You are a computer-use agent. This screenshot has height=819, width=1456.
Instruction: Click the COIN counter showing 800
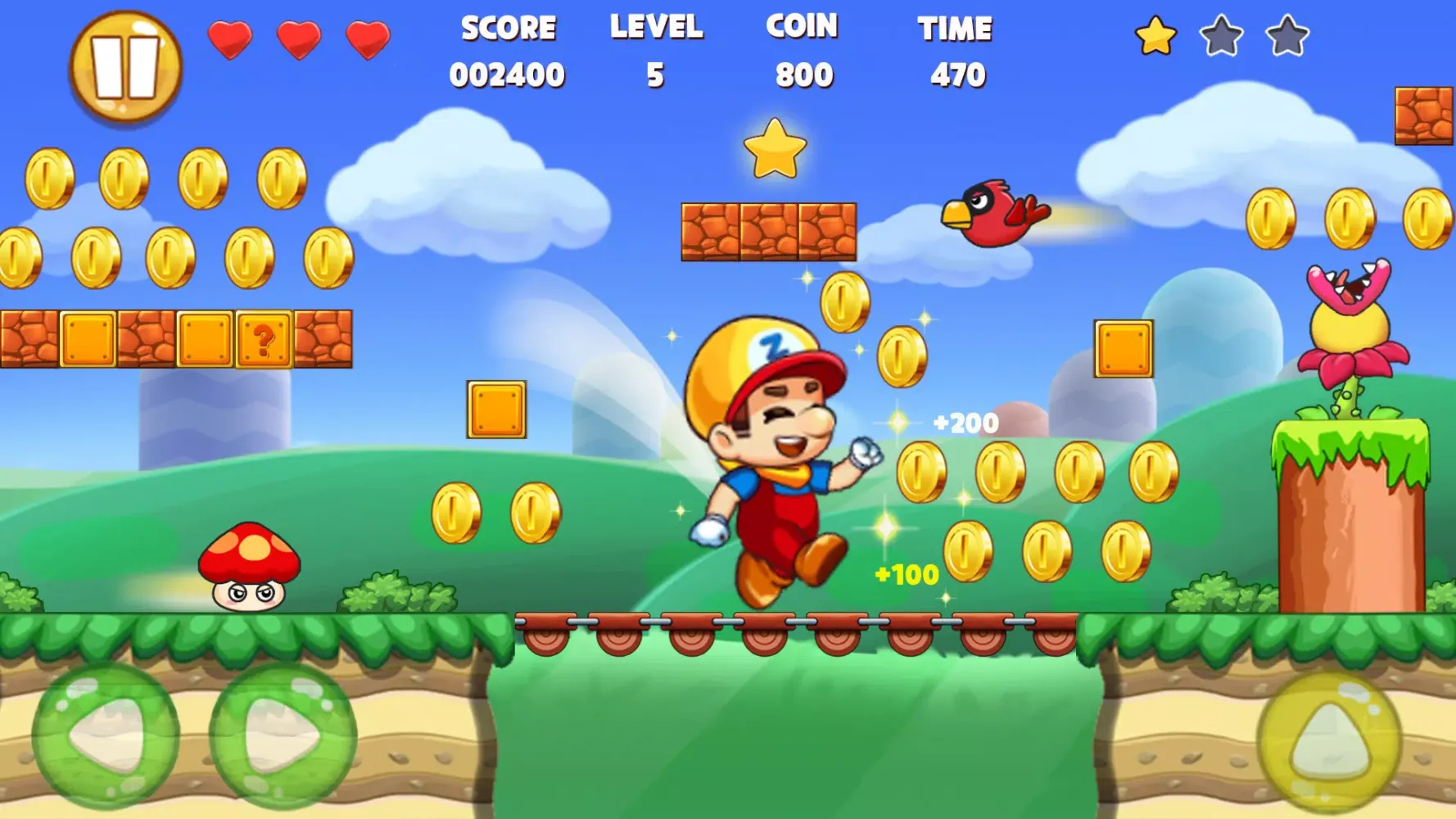pos(799,49)
